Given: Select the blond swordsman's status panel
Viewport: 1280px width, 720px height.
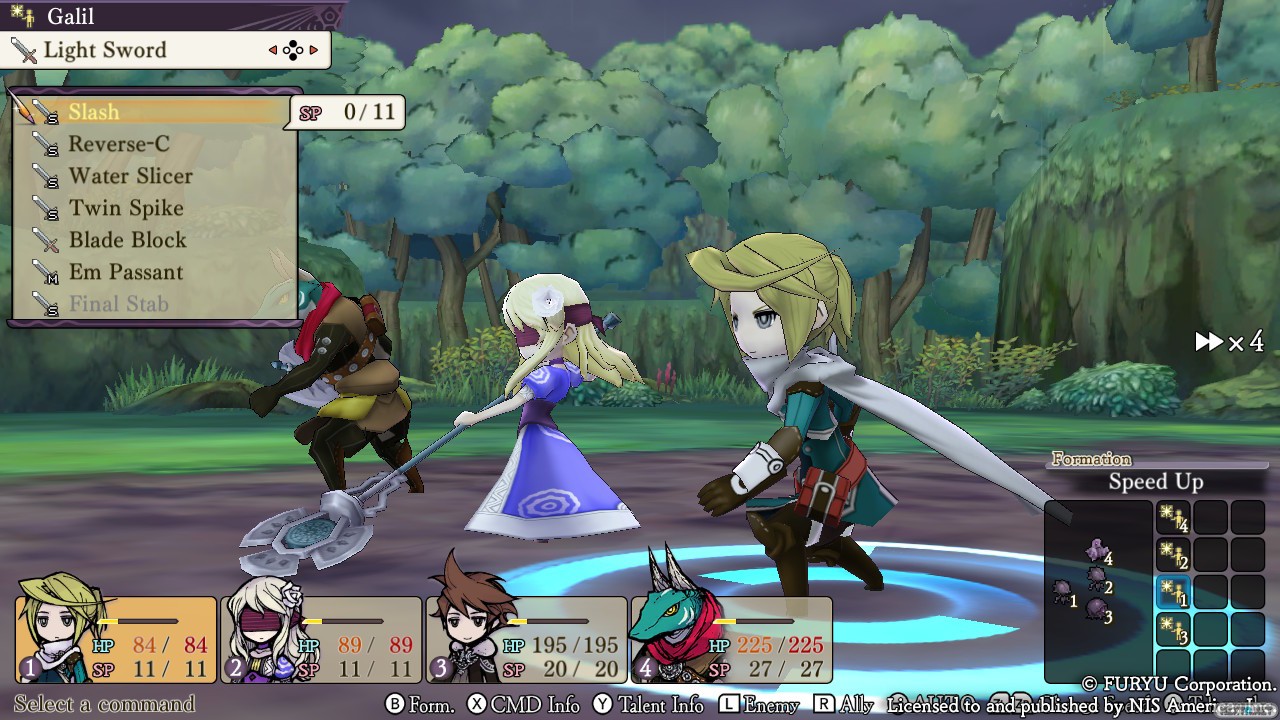Looking at the screenshot, I should point(116,640).
